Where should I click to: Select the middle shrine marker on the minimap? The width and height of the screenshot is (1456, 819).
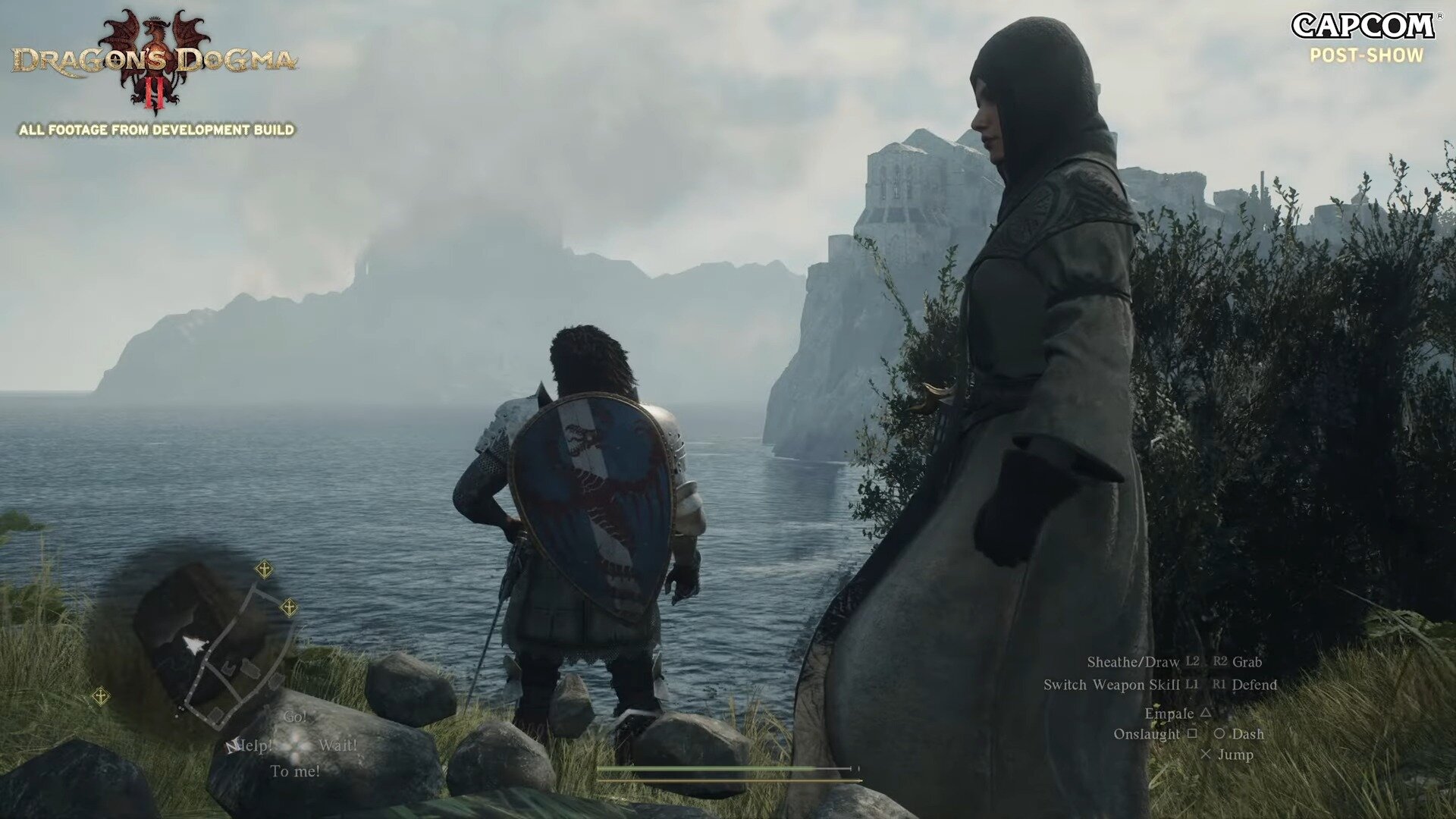(x=288, y=607)
